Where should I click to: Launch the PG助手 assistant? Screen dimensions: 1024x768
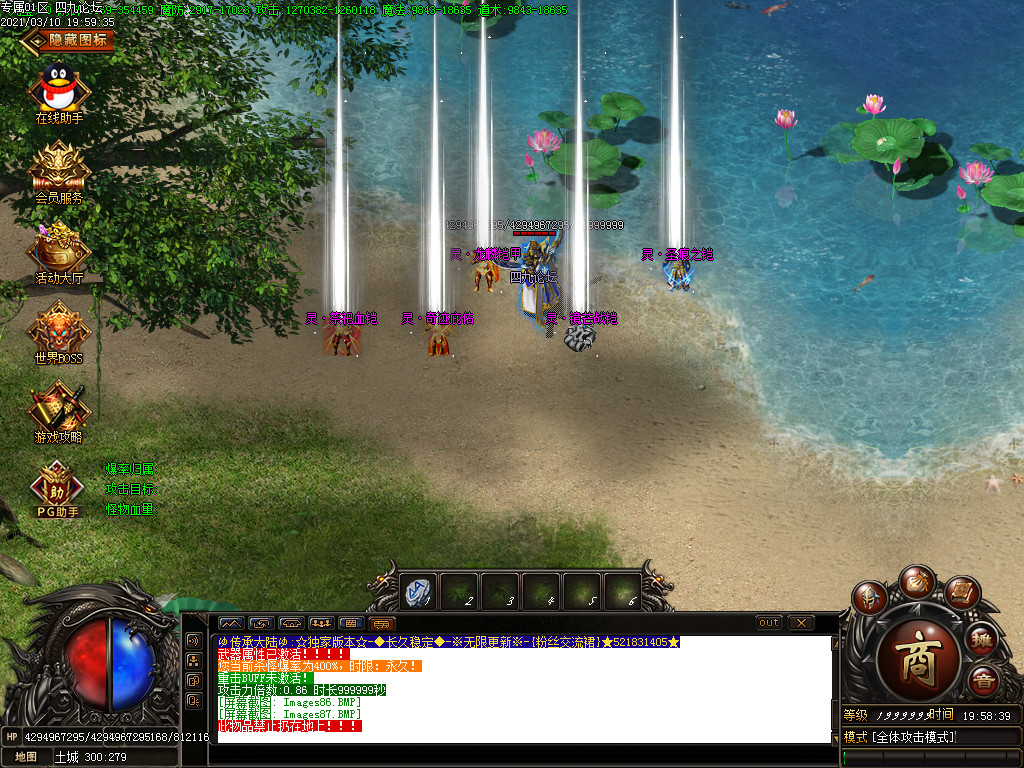click(57, 488)
